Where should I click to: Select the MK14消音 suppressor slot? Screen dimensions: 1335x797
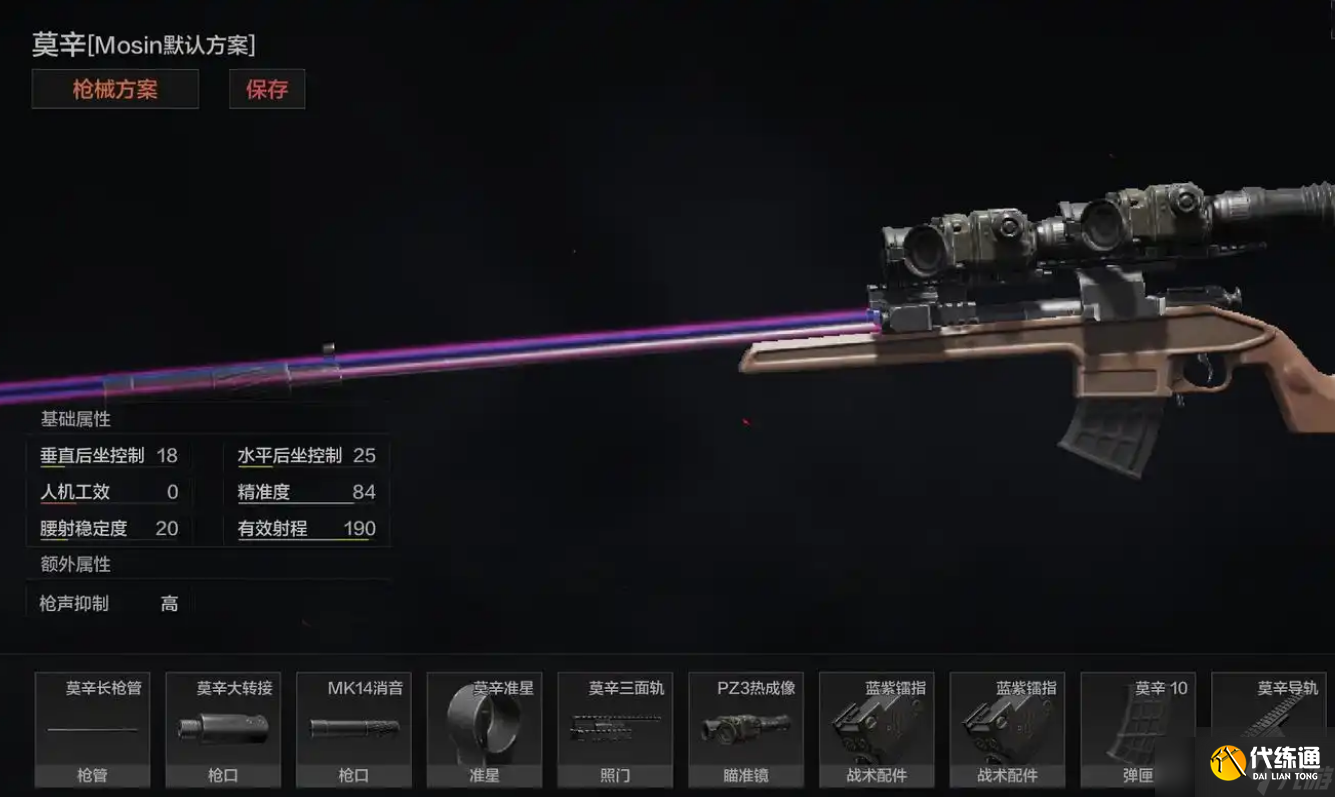tap(354, 729)
